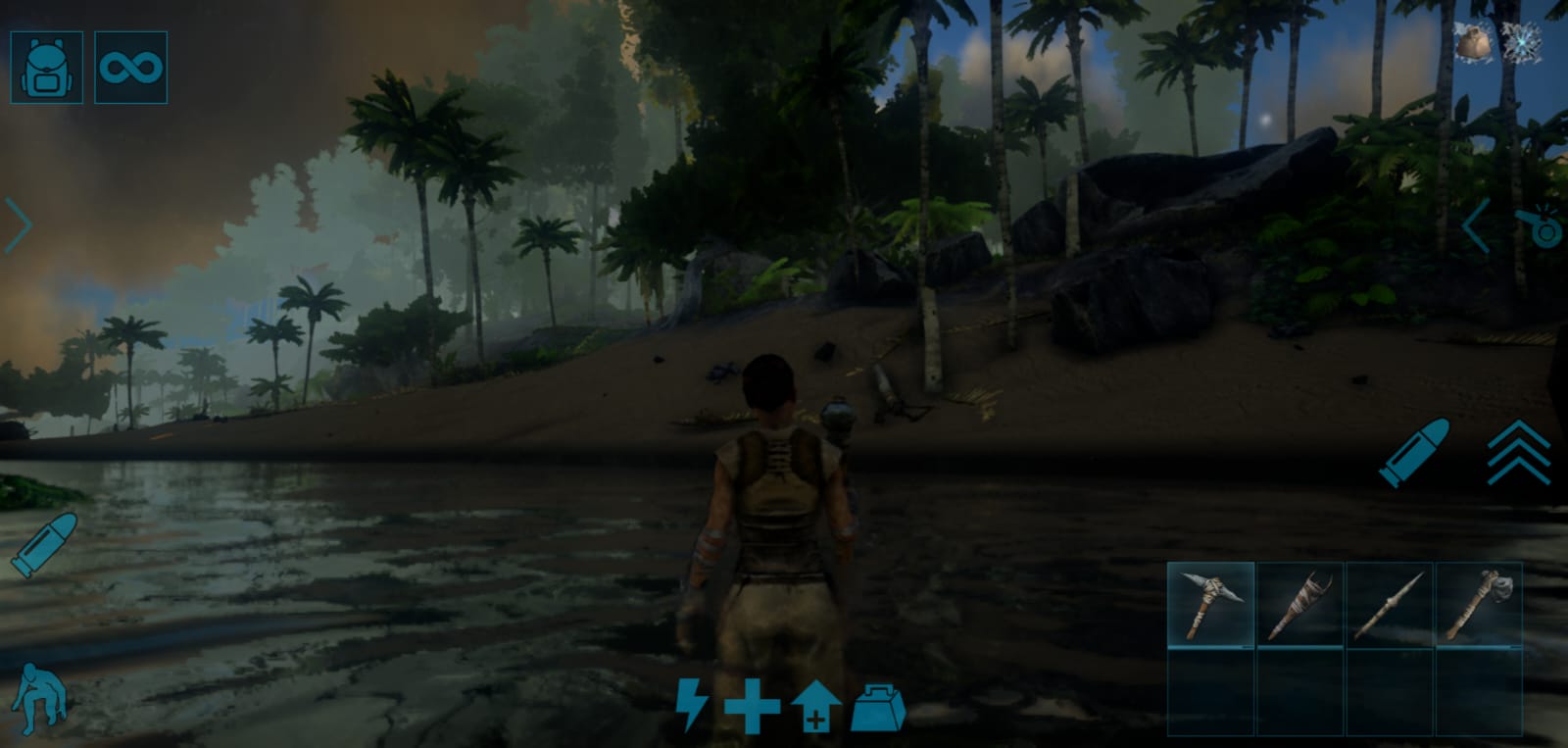Expand the arrow next to the whistle

[1476, 226]
